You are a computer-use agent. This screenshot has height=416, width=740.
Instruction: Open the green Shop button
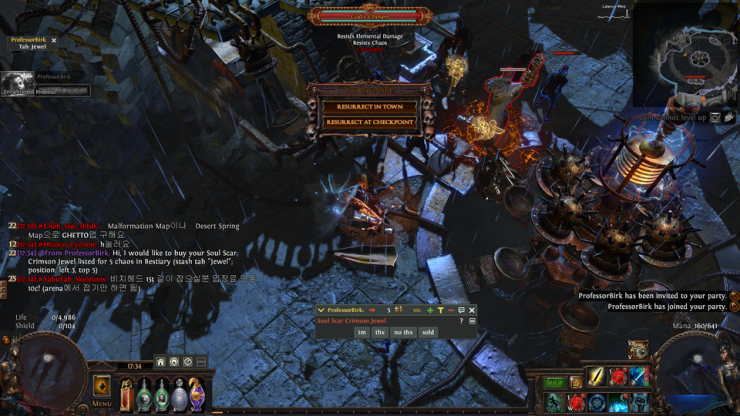click(554, 382)
